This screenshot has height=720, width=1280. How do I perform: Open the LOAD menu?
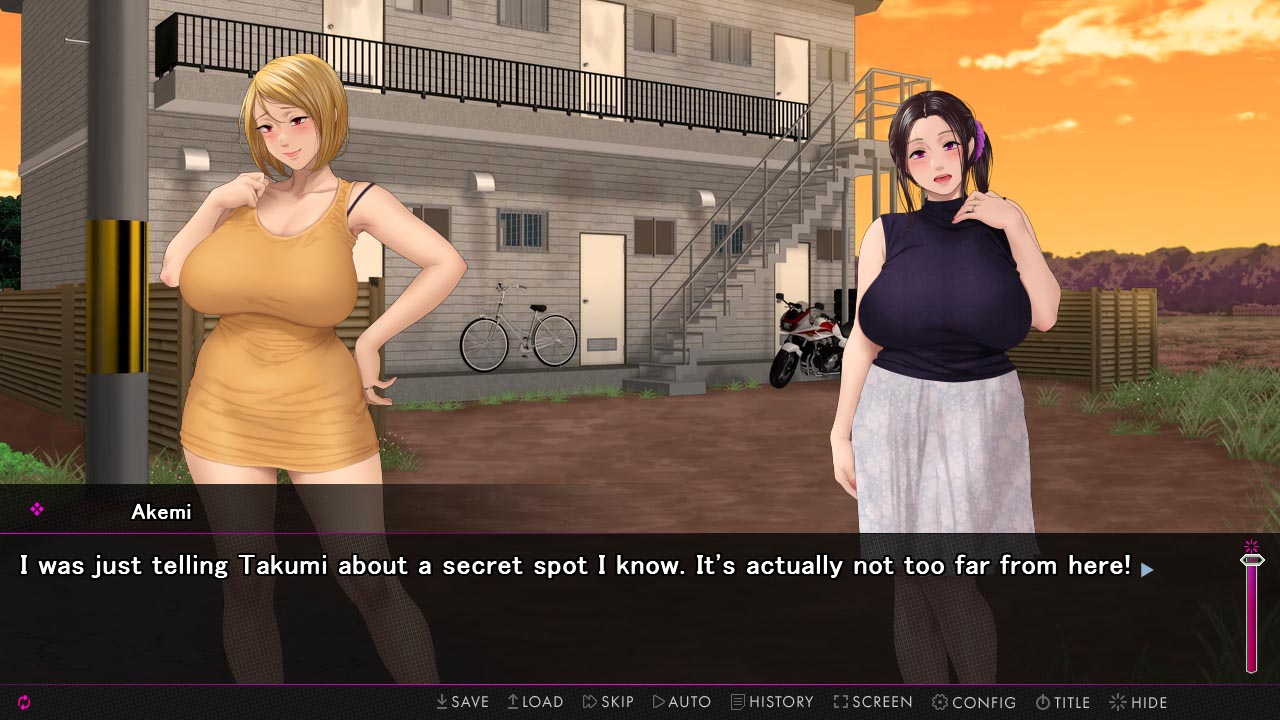click(535, 702)
